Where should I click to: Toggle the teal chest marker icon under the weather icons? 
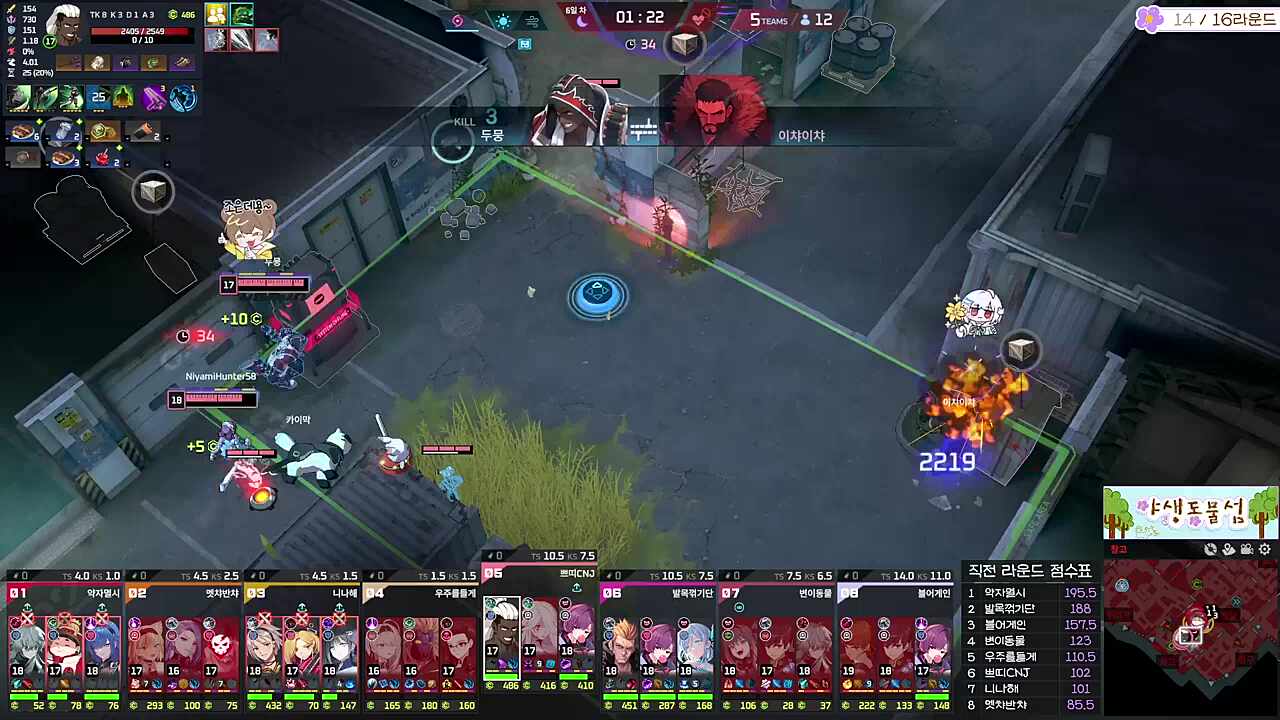click(x=523, y=44)
